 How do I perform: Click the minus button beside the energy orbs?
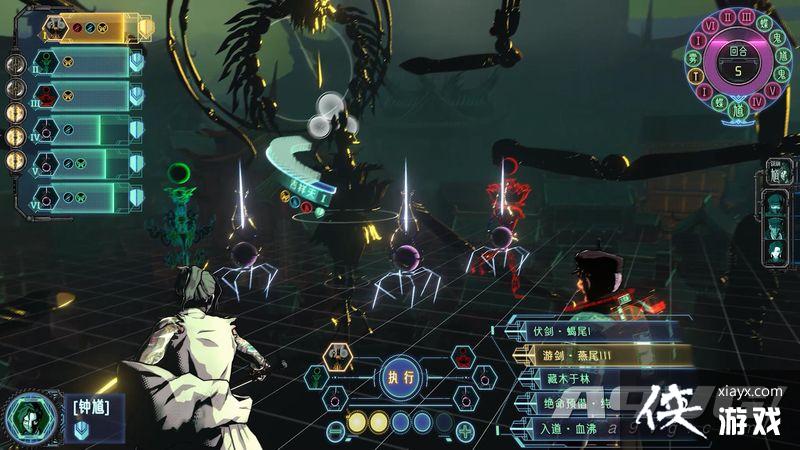click(335, 430)
